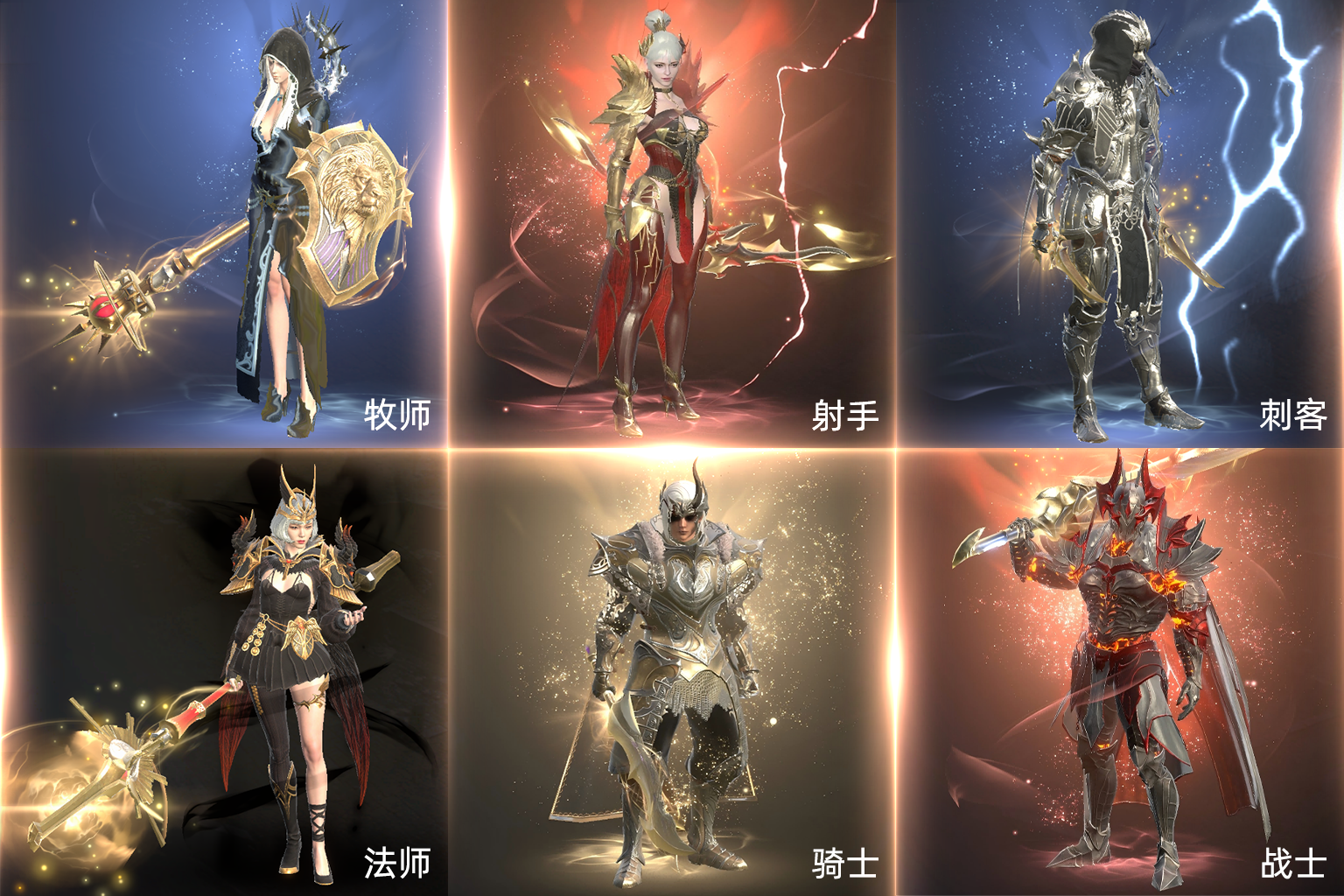Select the 牧师 (Priest) class tile

coord(224,224)
